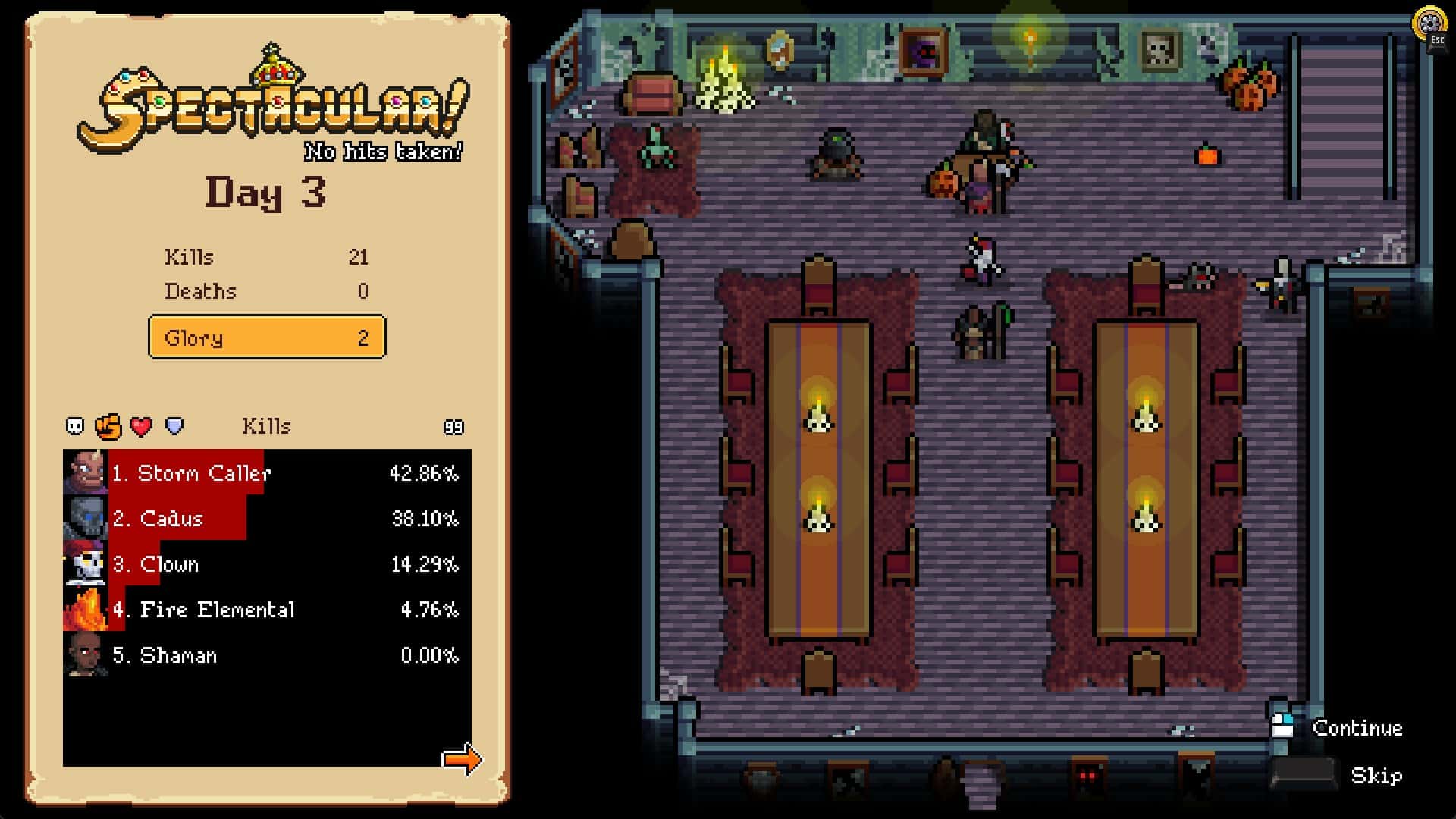This screenshot has height=819, width=1456.
Task: Click Storm Caller's portrait thumbnail
Action: pyautogui.click(x=86, y=472)
